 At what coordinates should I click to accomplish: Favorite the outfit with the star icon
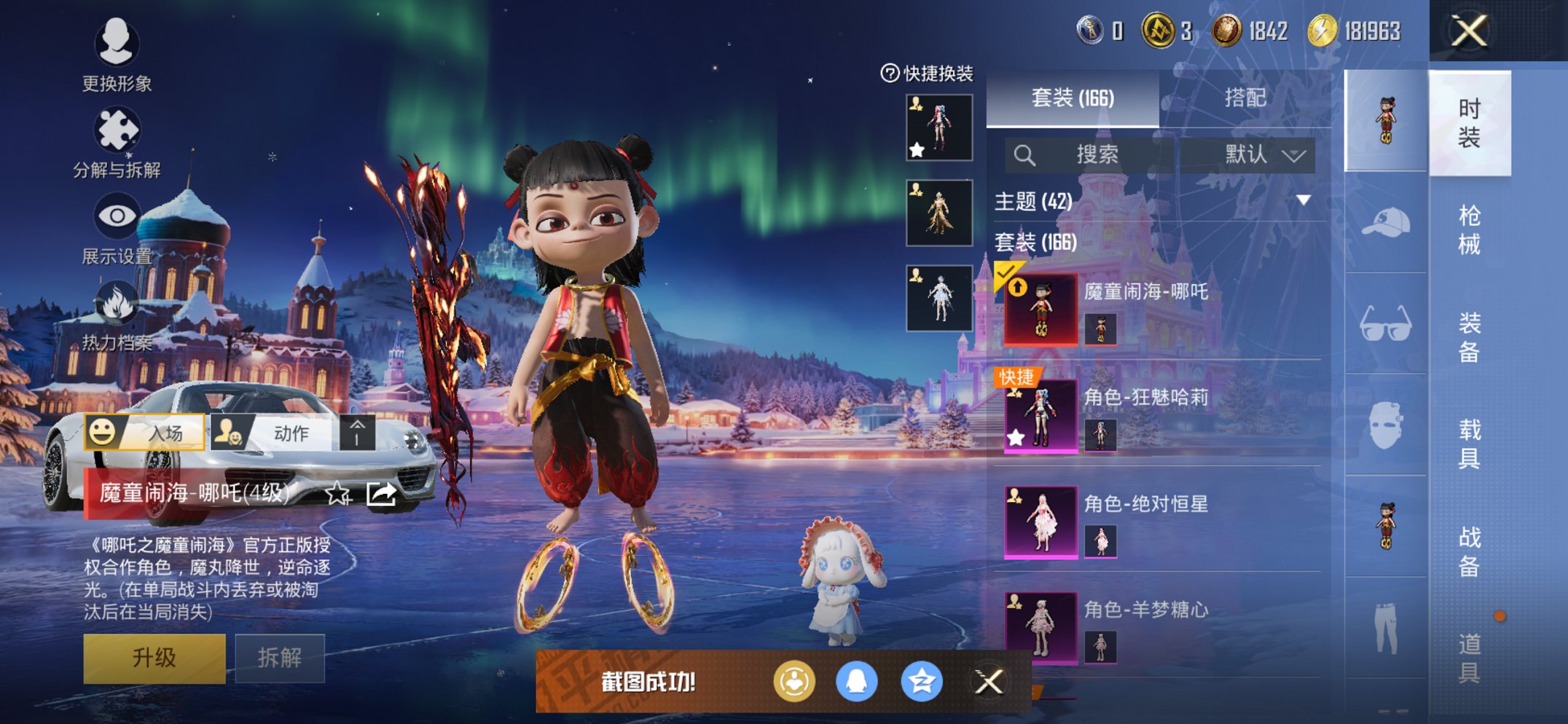click(x=337, y=495)
